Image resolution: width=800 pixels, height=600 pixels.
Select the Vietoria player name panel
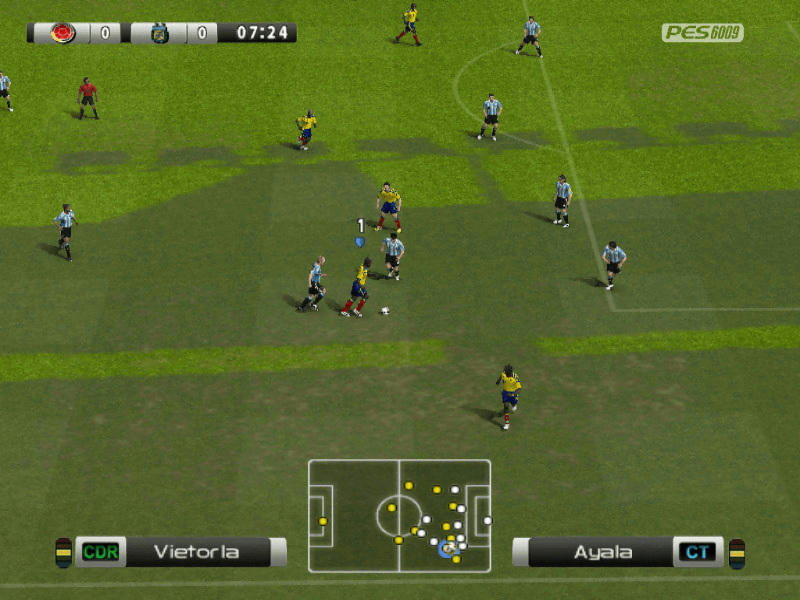coord(196,551)
